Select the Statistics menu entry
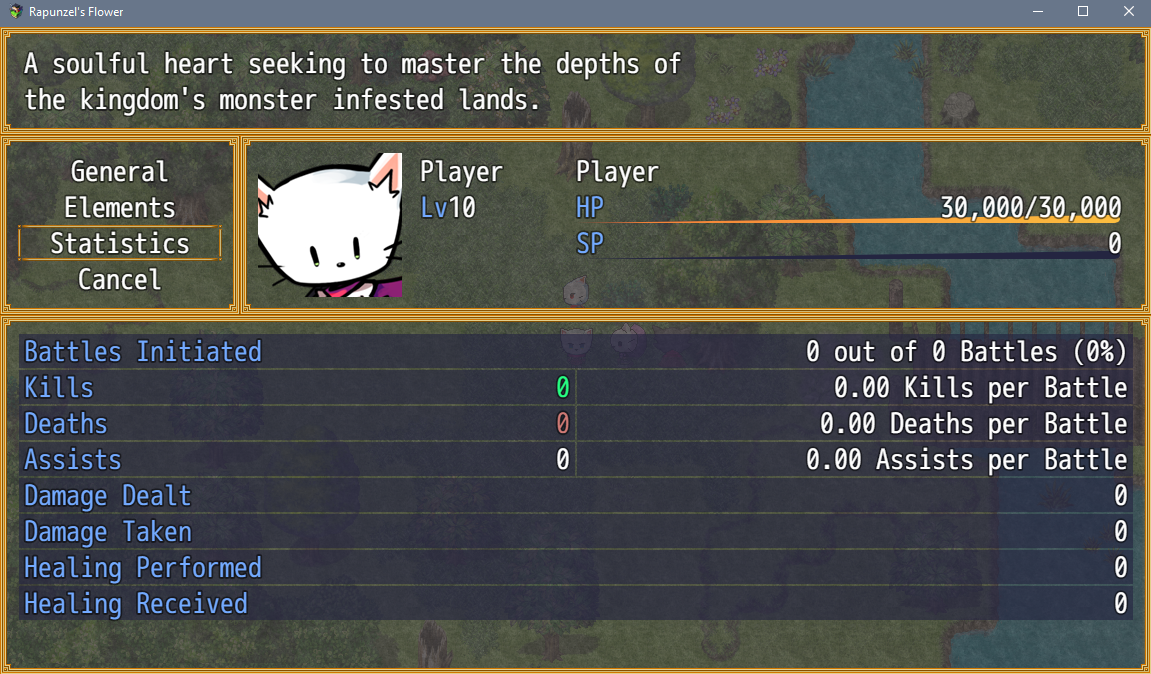 [119, 244]
